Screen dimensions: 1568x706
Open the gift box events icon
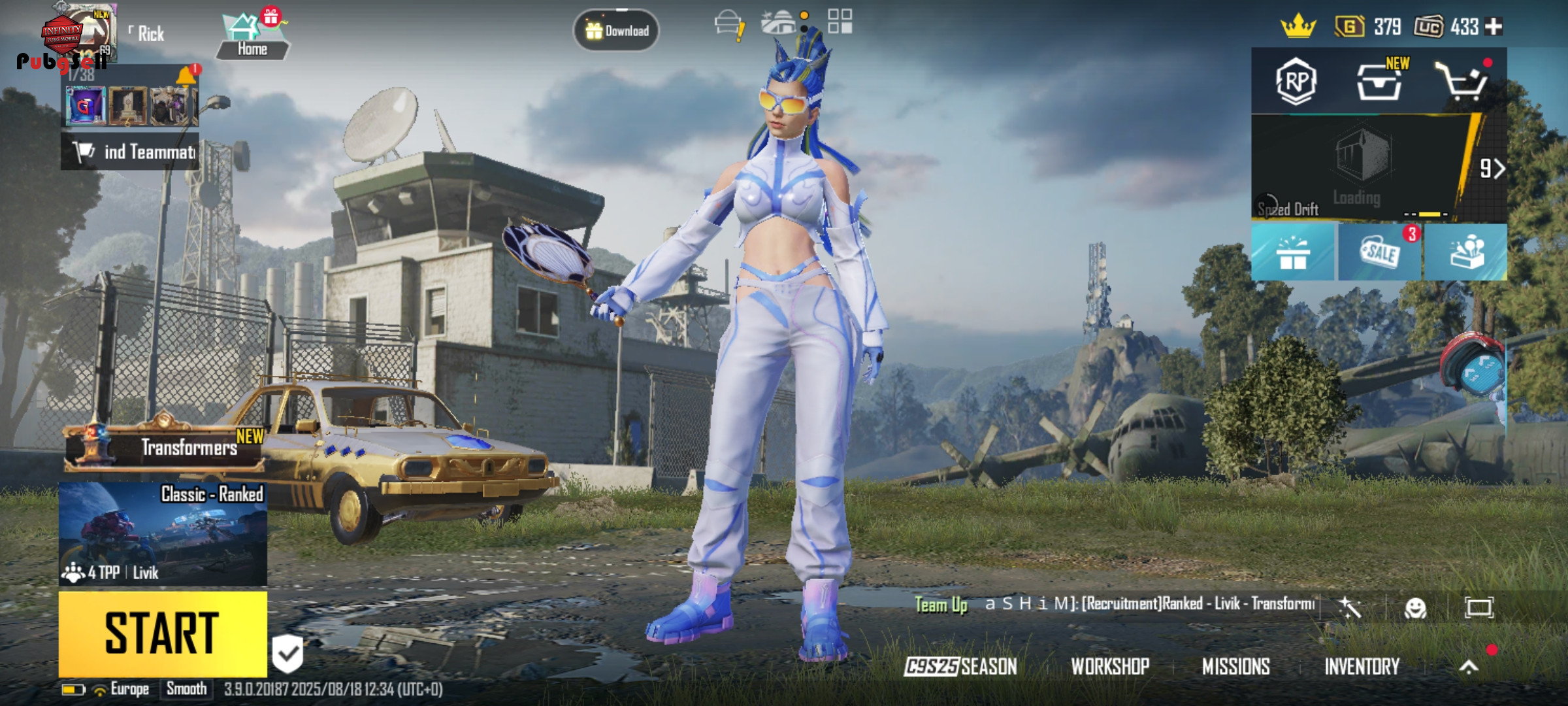[x=1293, y=252]
